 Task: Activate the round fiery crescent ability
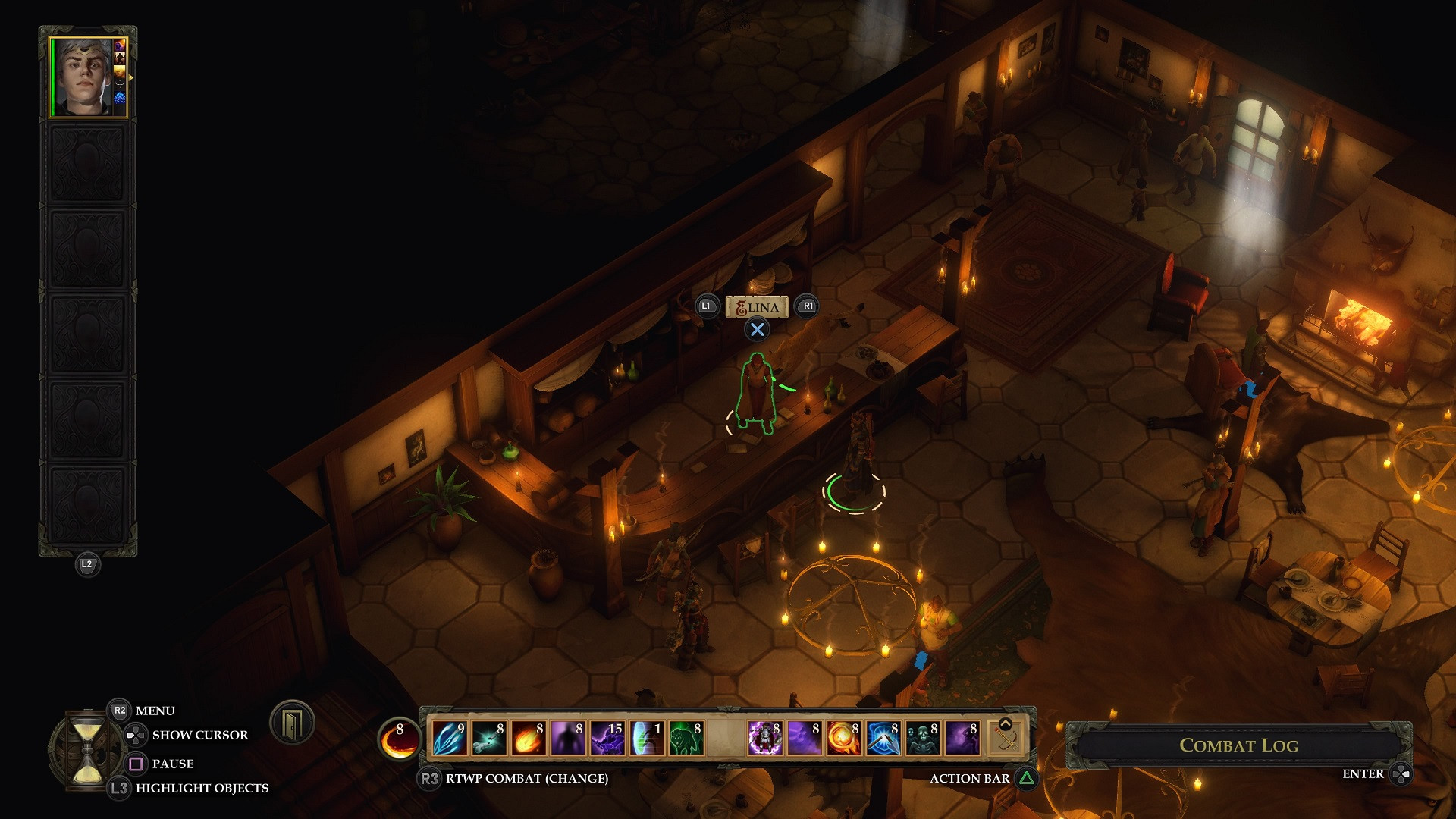(x=399, y=739)
